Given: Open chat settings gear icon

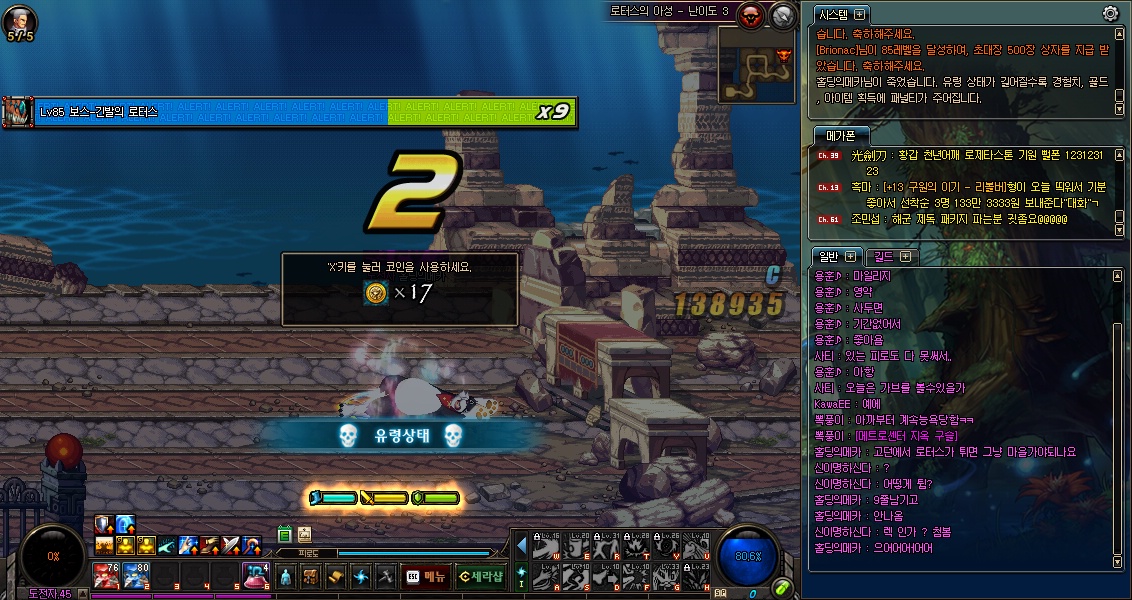Looking at the screenshot, I should (1109, 13).
